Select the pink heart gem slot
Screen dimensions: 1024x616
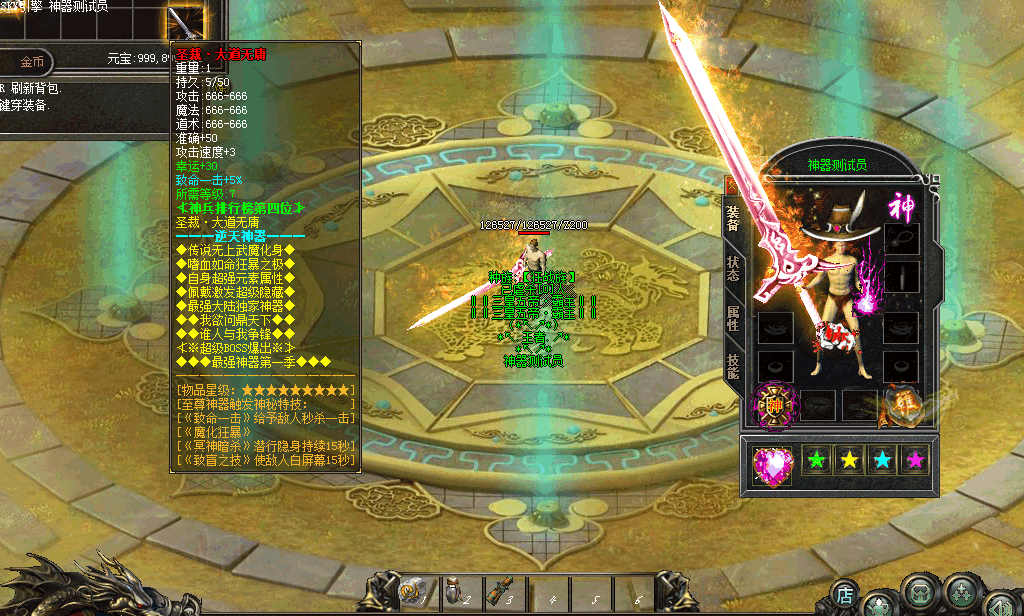coord(772,465)
